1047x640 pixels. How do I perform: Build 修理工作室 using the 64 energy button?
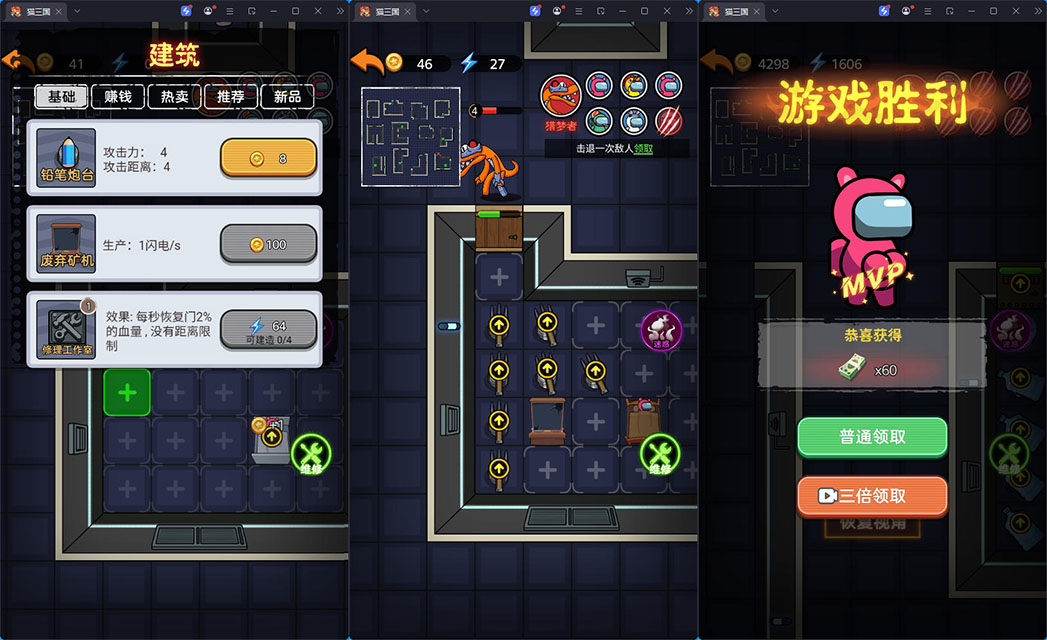pyautogui.click(x=268, y=329)
